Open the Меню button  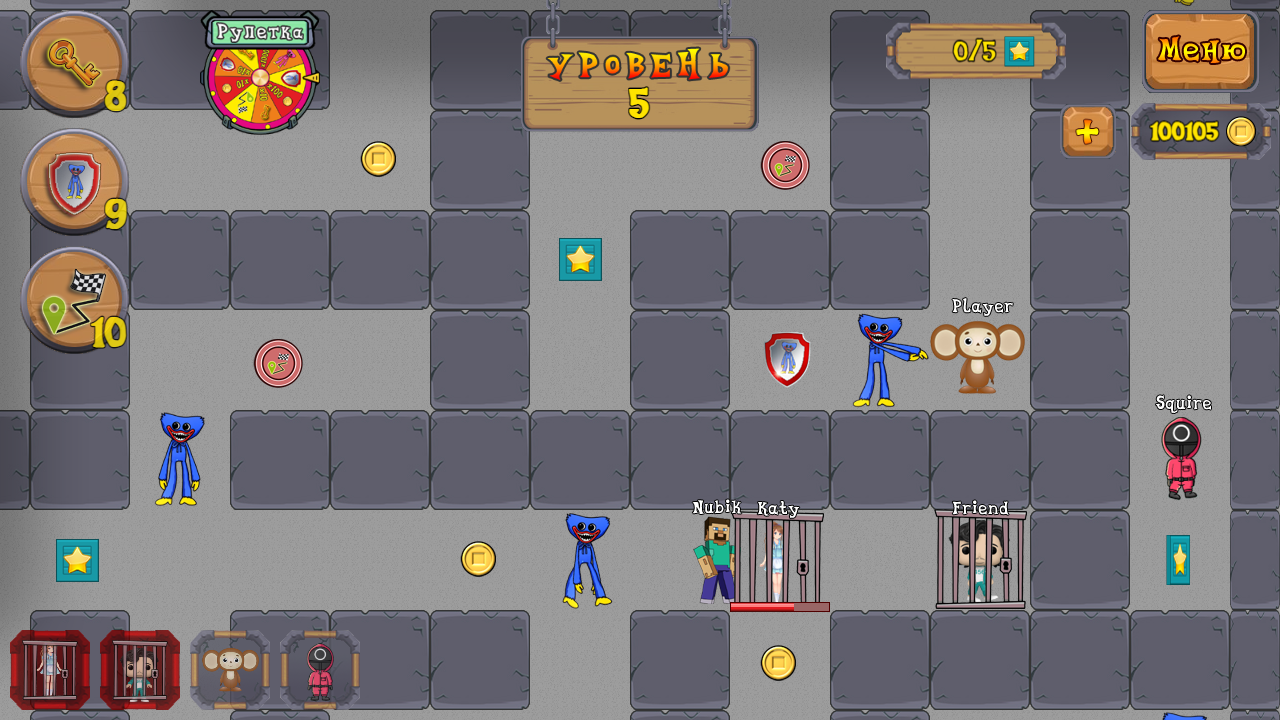point(1199,50)
